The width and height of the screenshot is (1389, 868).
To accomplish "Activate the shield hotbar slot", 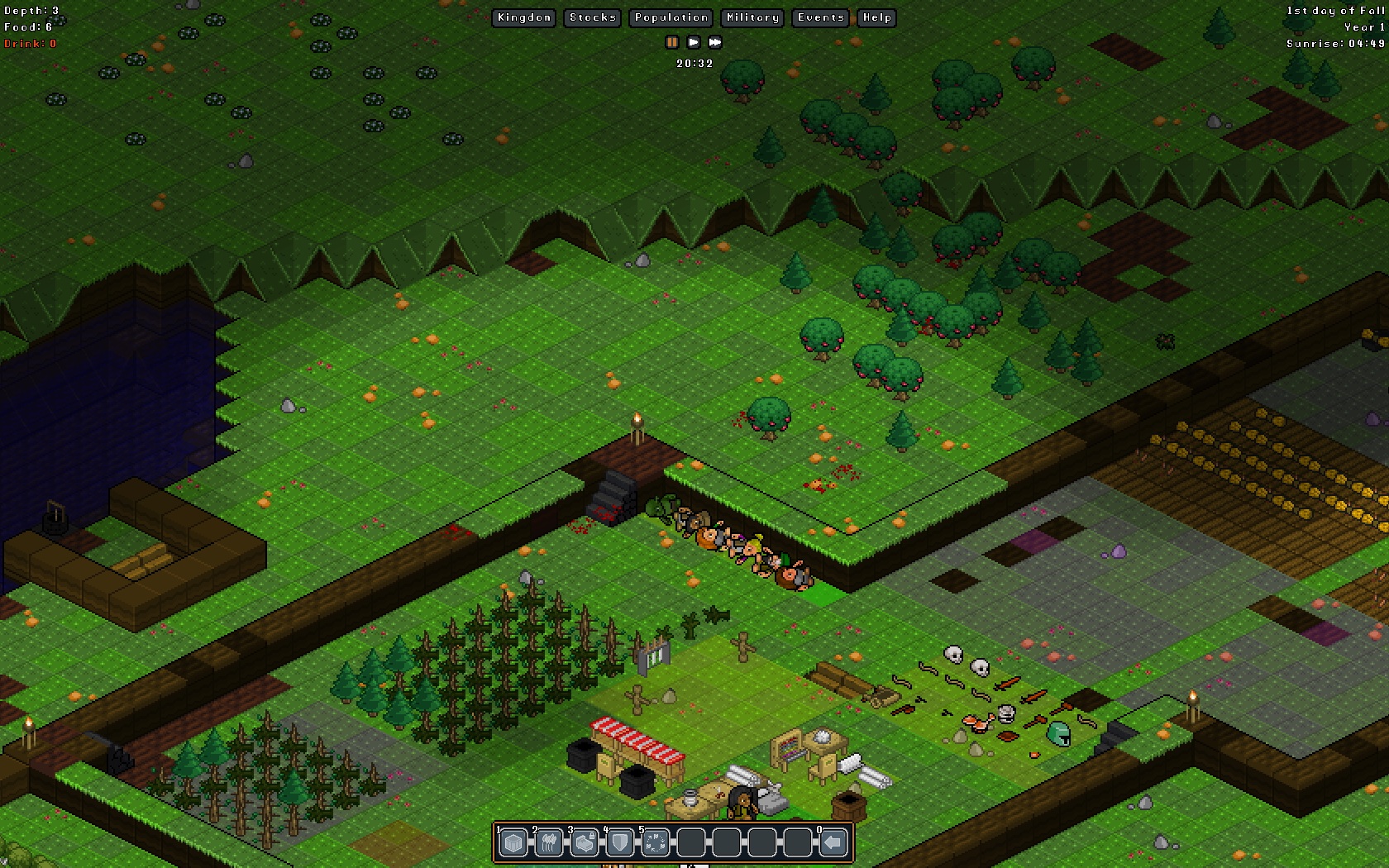I will click(x=620, y=843).
